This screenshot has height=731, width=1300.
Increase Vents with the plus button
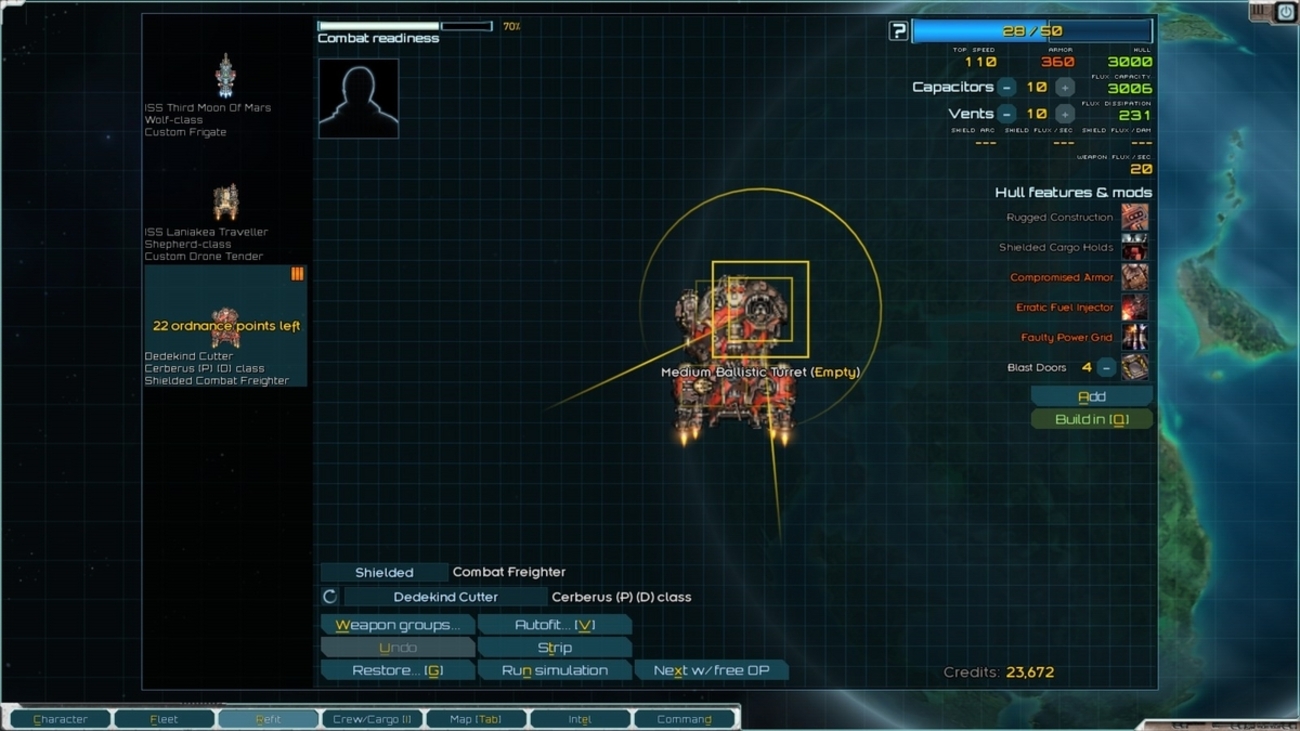(1065, 114)
